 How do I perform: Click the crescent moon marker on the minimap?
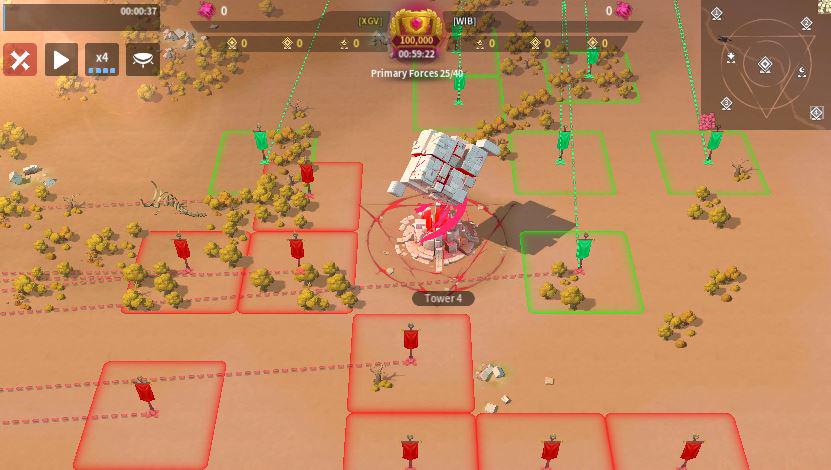801,71
